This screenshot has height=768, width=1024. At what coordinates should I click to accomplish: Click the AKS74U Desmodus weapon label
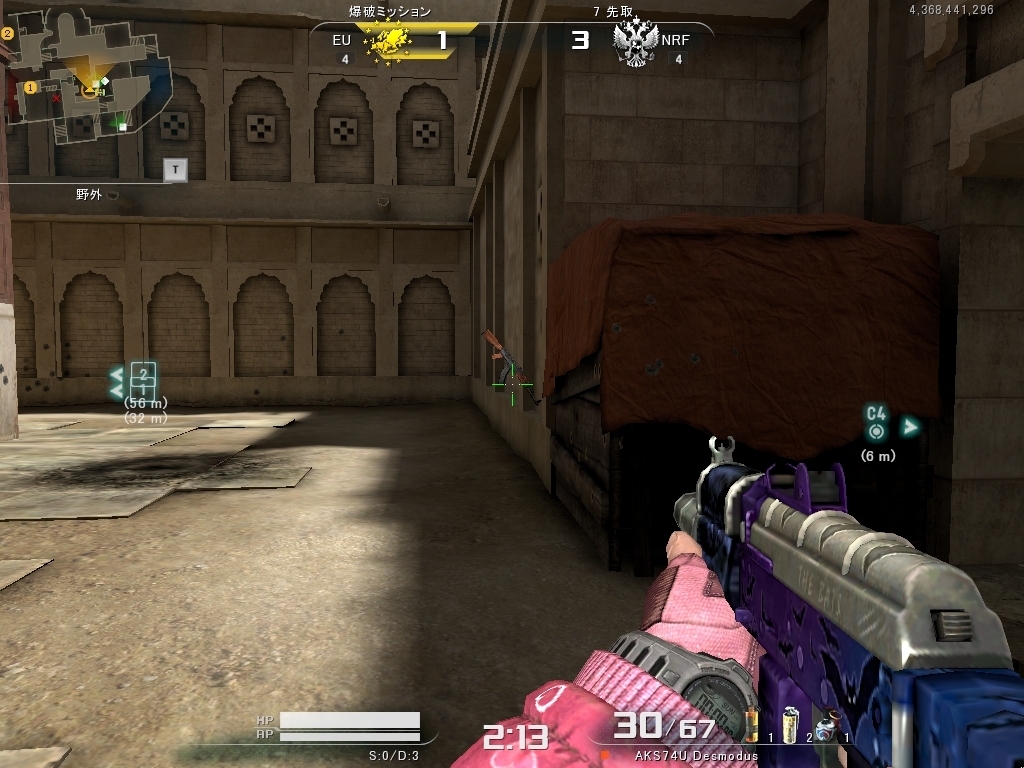(x=696, y=756)
